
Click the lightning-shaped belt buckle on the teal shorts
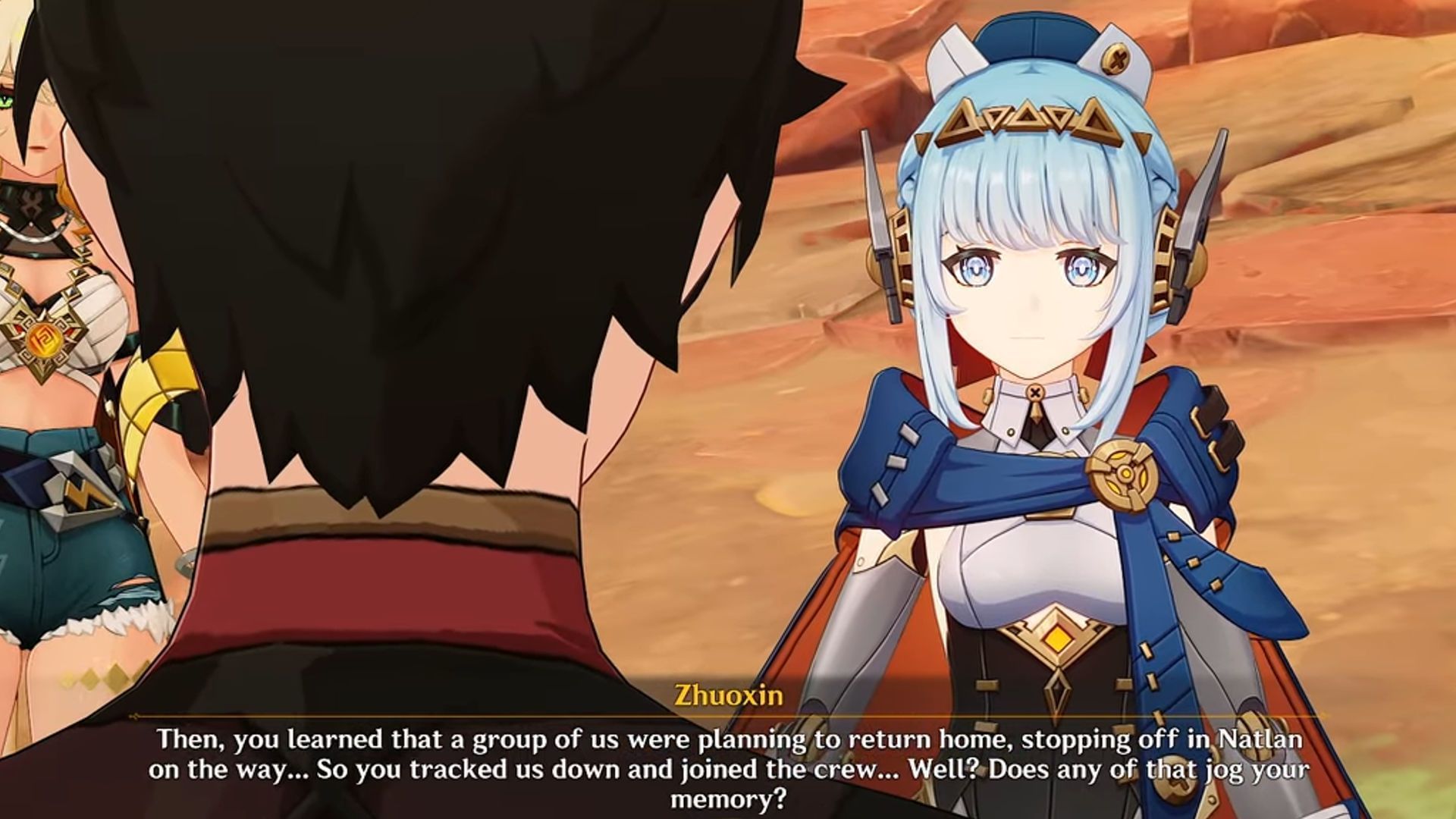[81, 493]
